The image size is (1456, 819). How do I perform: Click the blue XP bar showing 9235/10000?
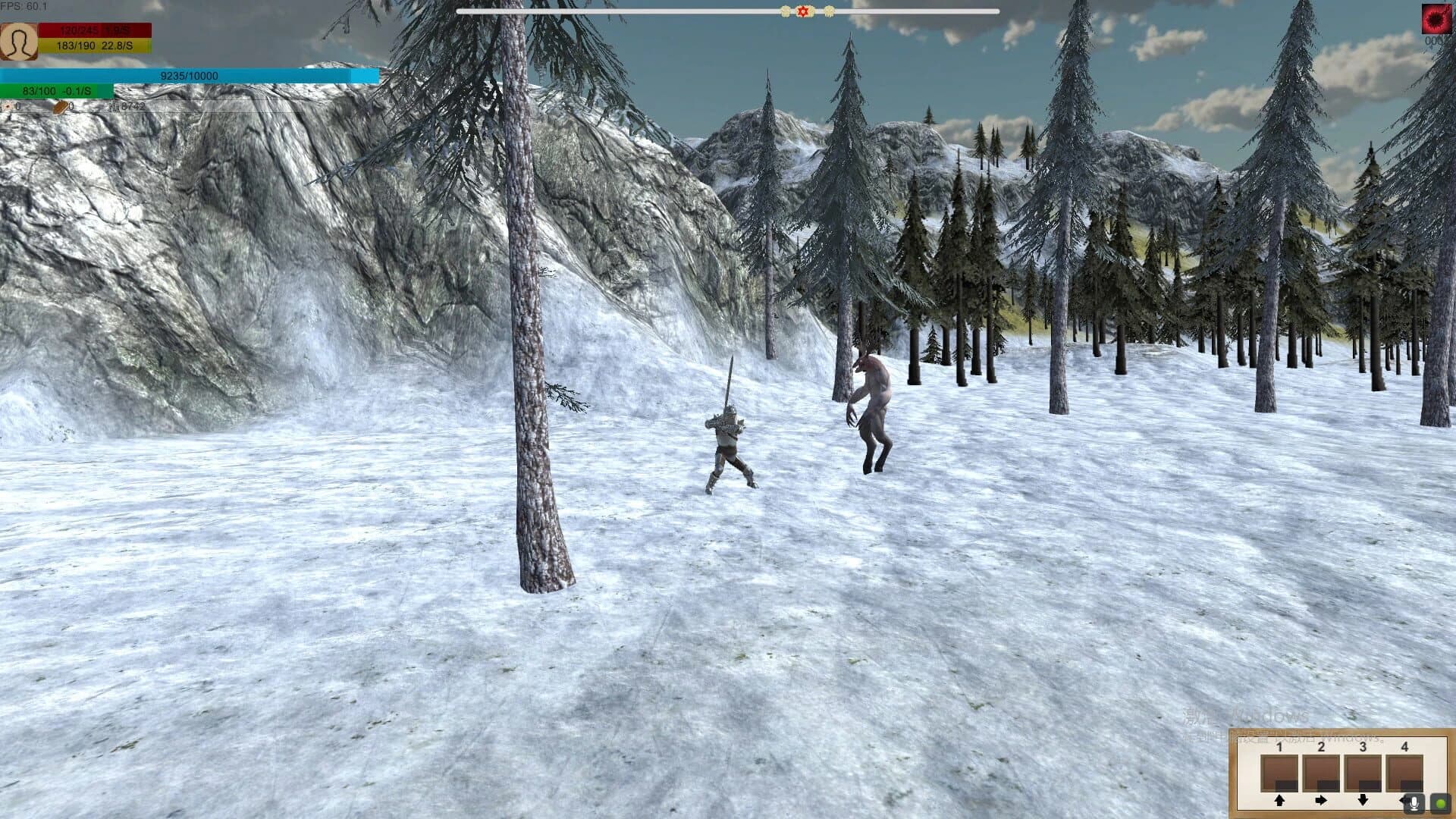188,76
